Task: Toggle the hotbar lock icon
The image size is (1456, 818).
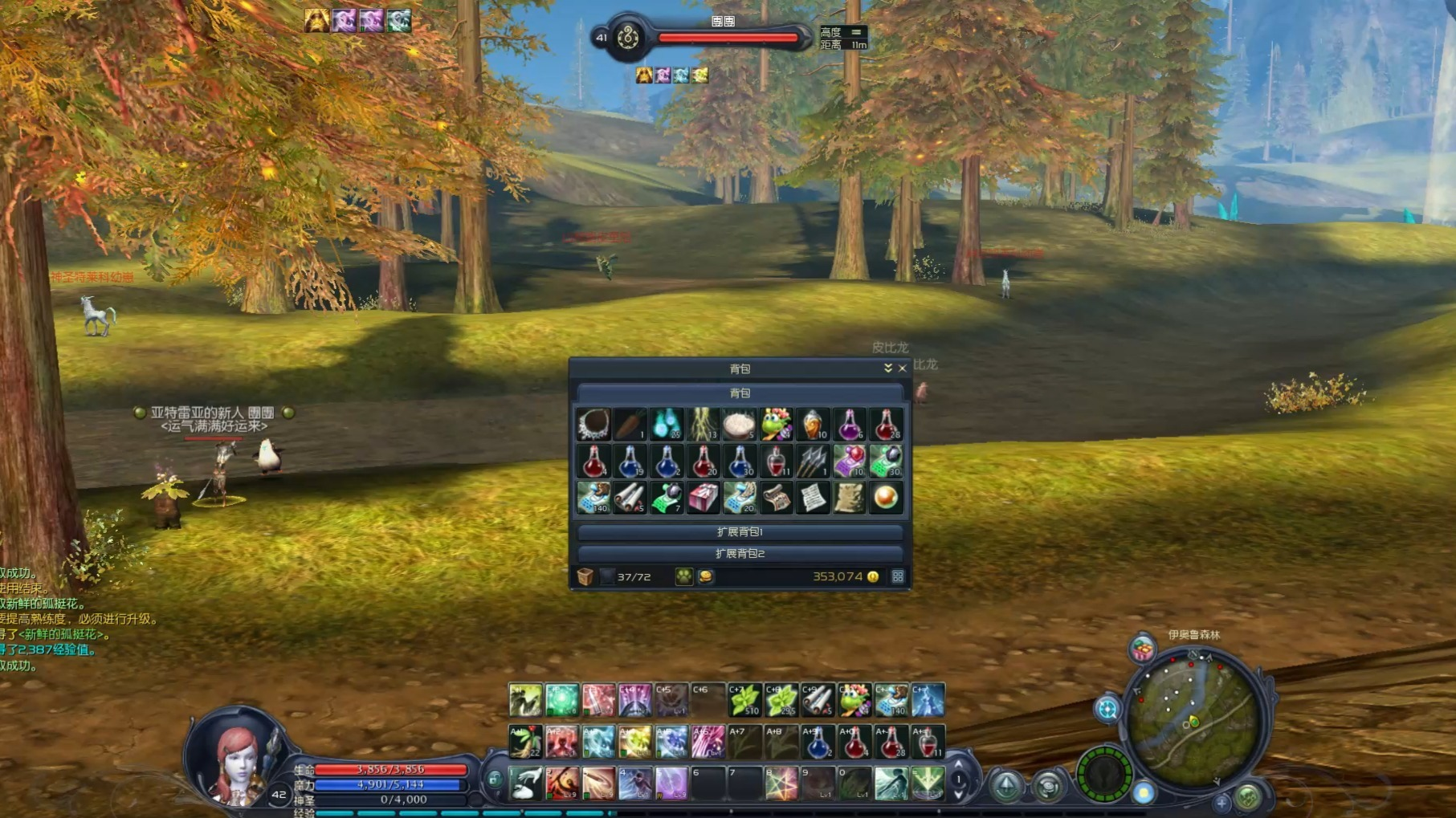Action: pyautogui.click(x=495, y=779)
